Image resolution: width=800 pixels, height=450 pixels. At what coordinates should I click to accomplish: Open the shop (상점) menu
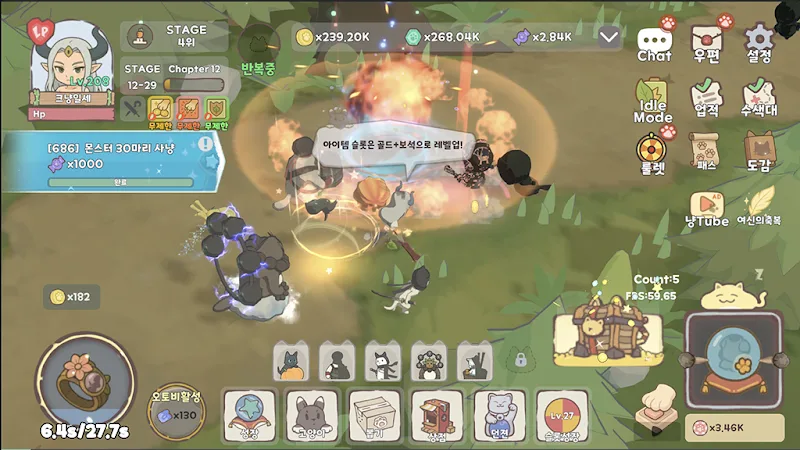click(437, 415)
